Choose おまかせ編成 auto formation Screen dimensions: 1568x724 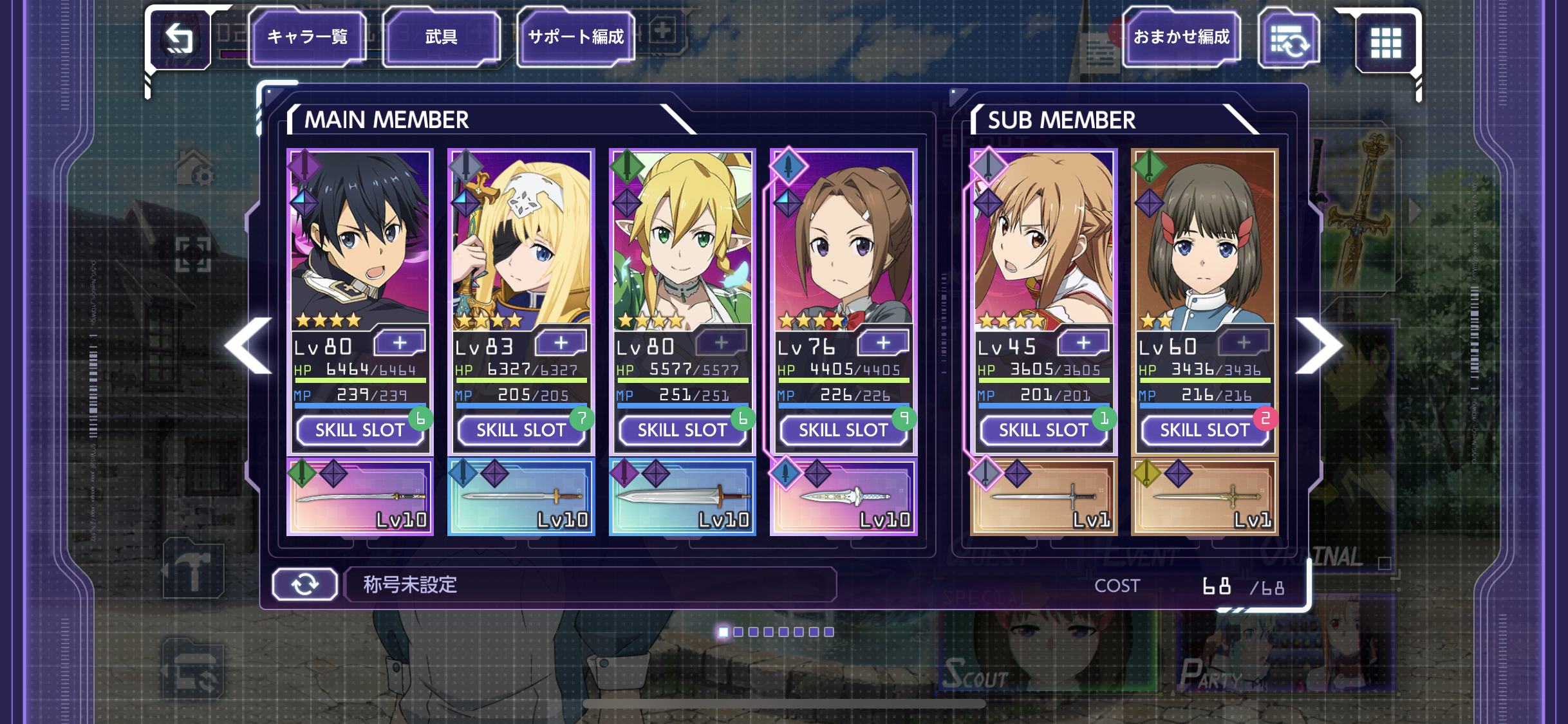tap(1181, 37)
